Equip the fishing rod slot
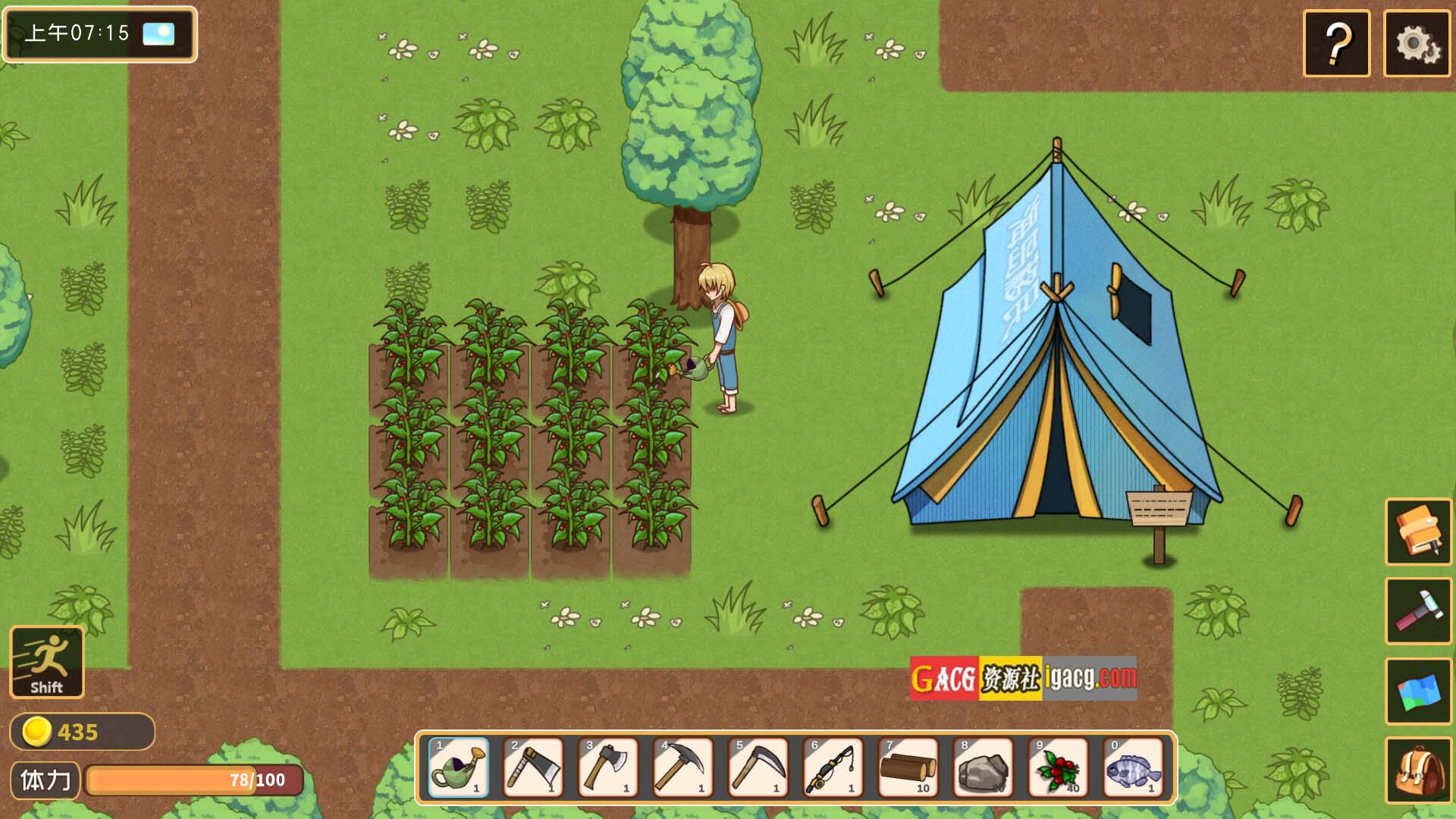 tap(833, 767)
